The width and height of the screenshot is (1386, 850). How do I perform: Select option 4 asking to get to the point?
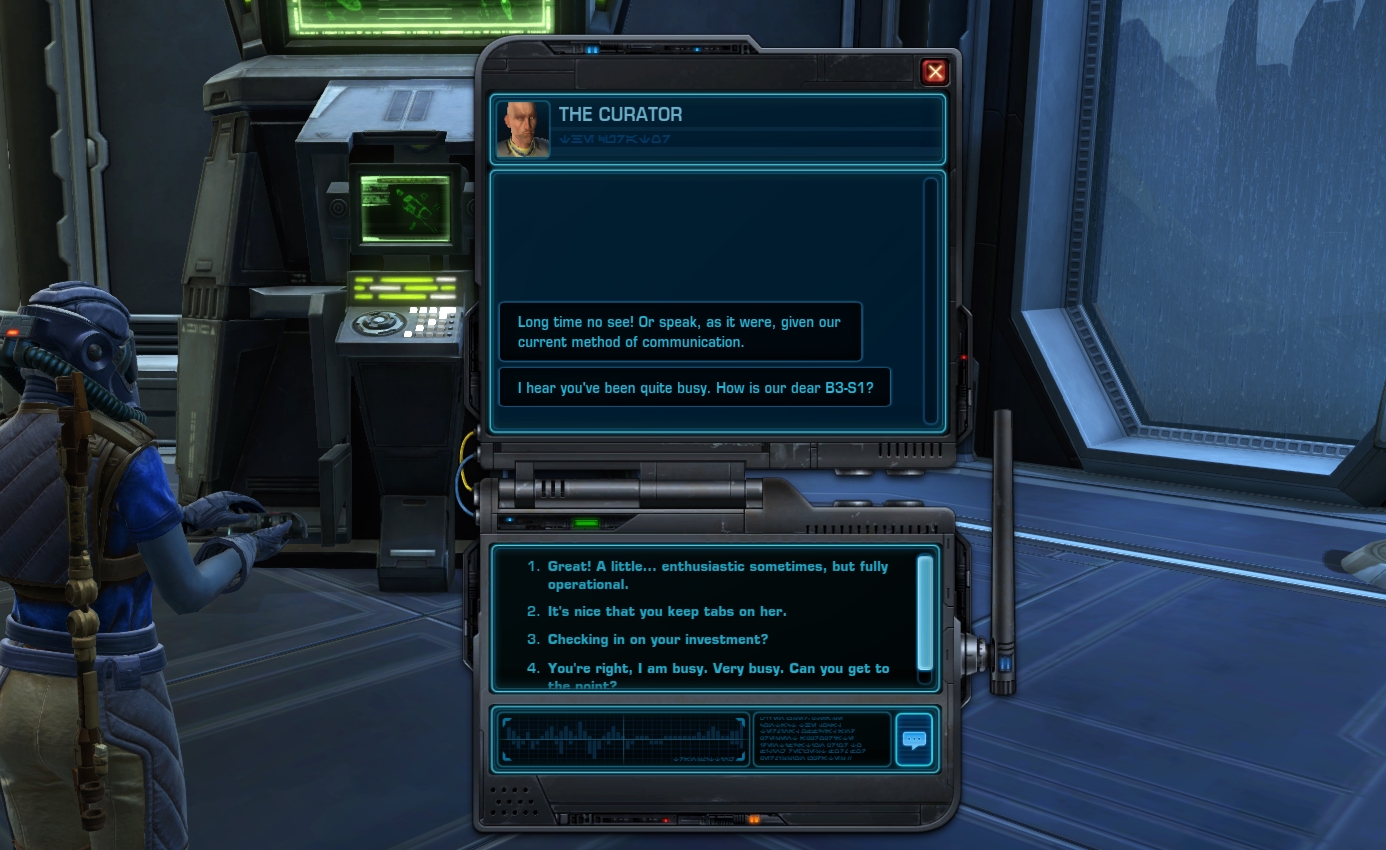pos(718,668)
